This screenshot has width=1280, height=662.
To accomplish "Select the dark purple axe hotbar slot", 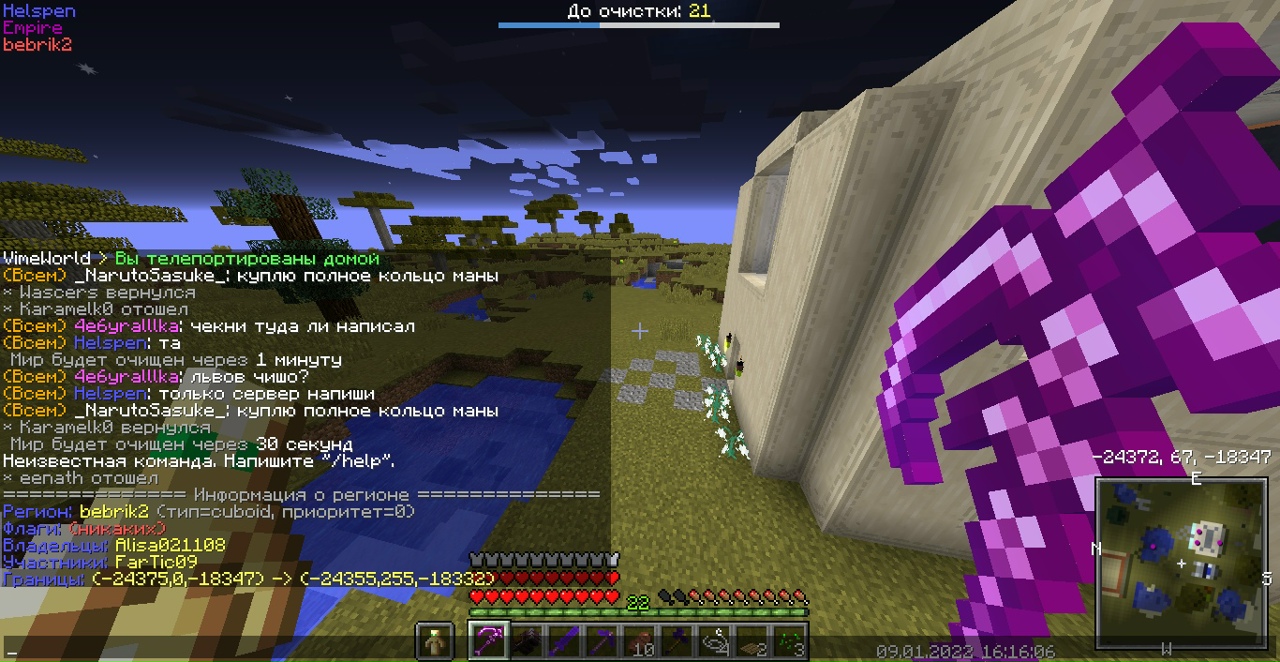I will (x=679, y=641).
